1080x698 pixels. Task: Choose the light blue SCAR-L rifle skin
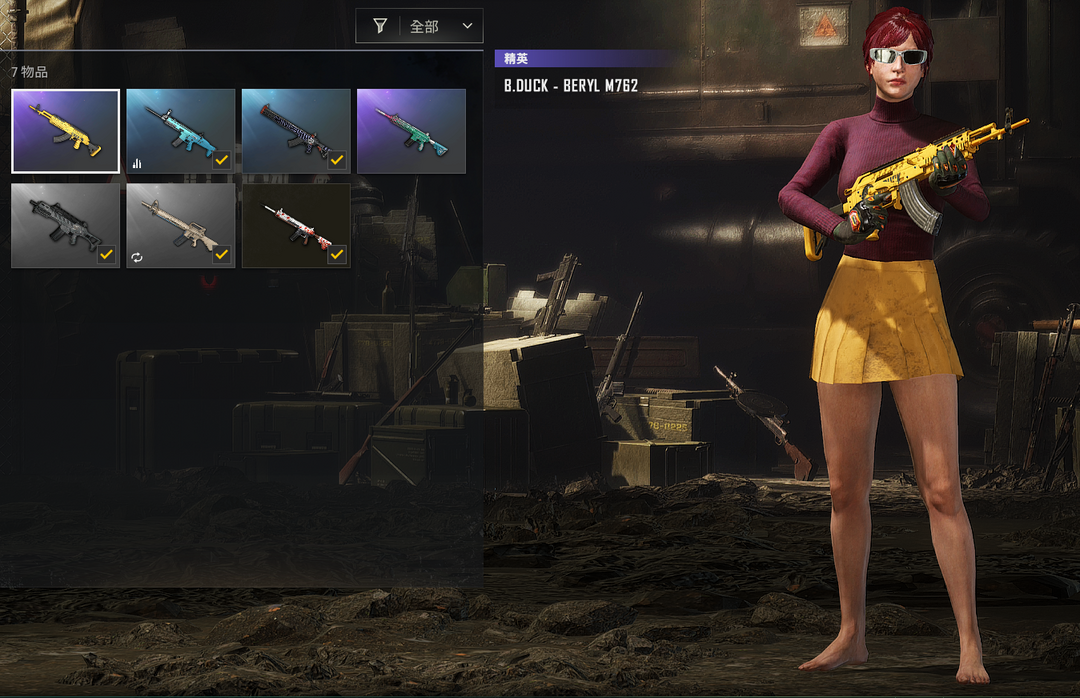181,131
